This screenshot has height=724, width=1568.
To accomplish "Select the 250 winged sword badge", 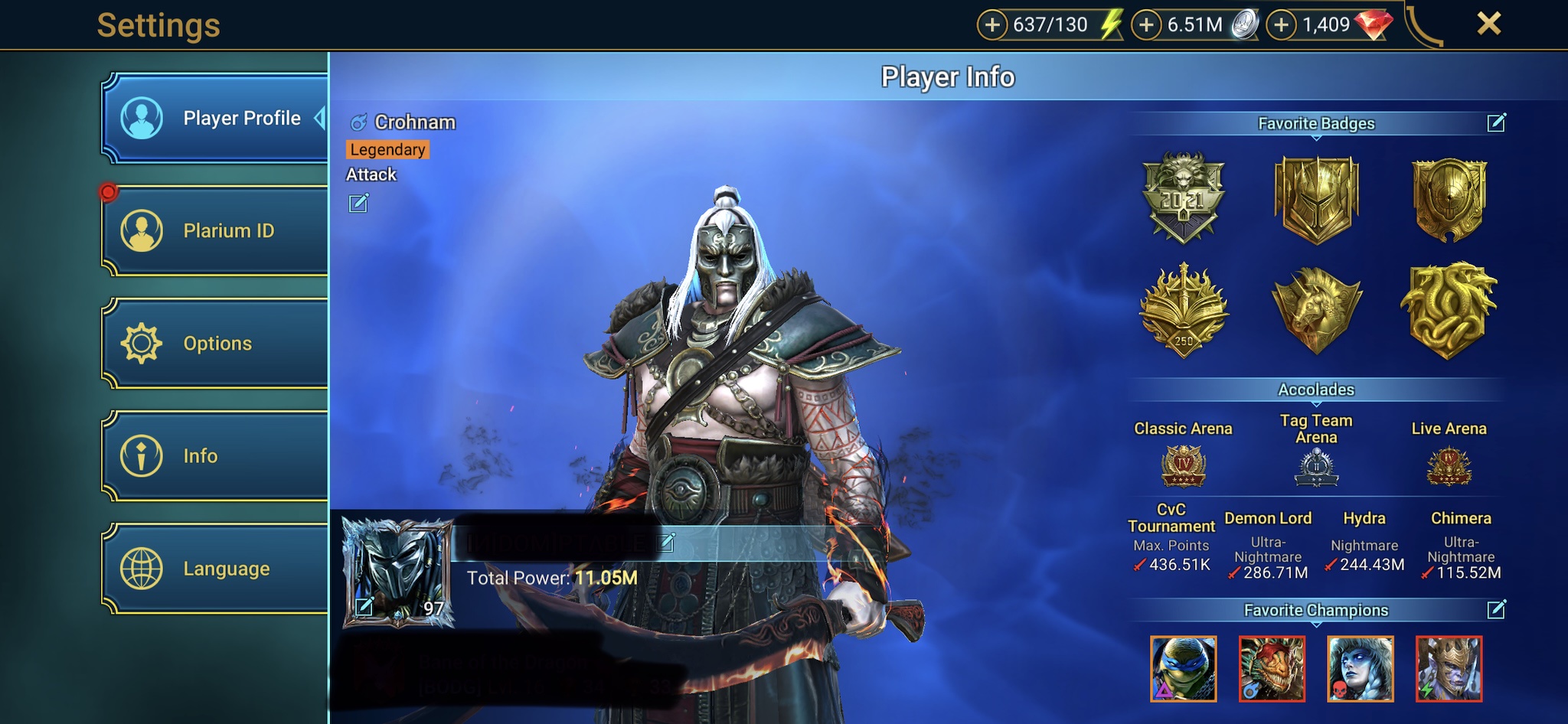I will click(1183, 310).
